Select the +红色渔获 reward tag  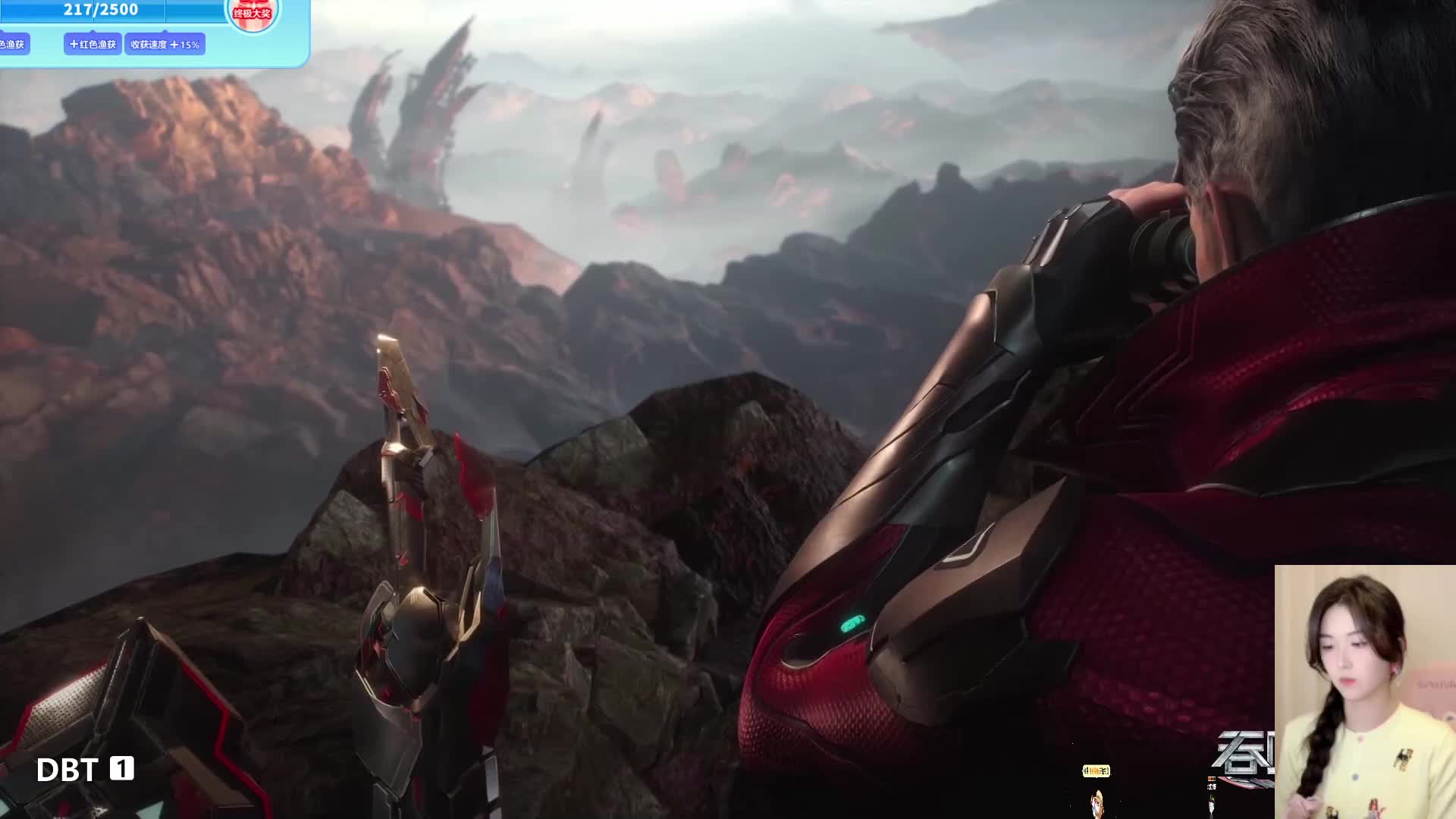pyautogui.click(x=93, y=44)
